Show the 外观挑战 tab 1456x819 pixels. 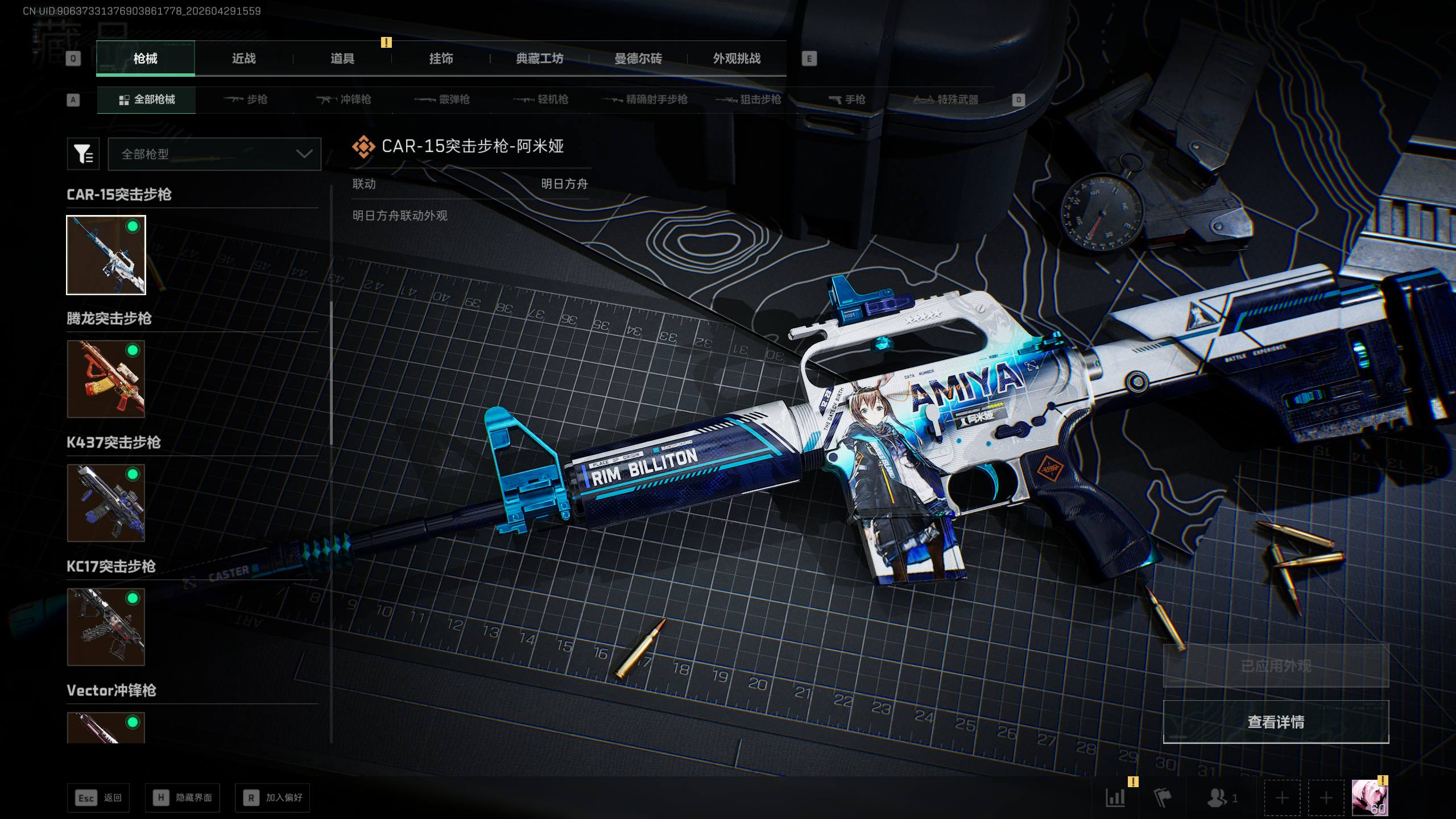[737, 59]
